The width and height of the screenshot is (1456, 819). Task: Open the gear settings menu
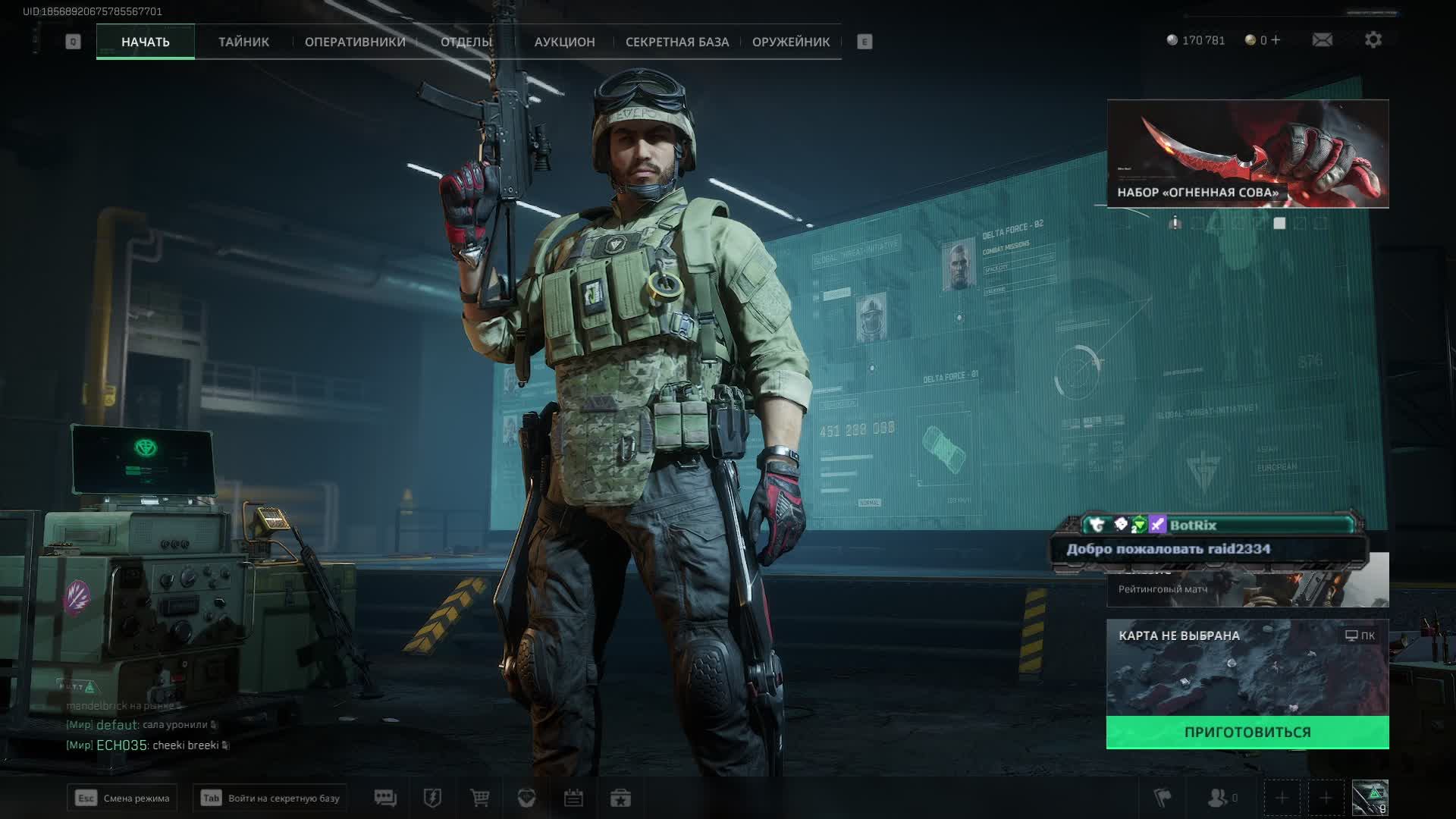[x=1373, y=40]
